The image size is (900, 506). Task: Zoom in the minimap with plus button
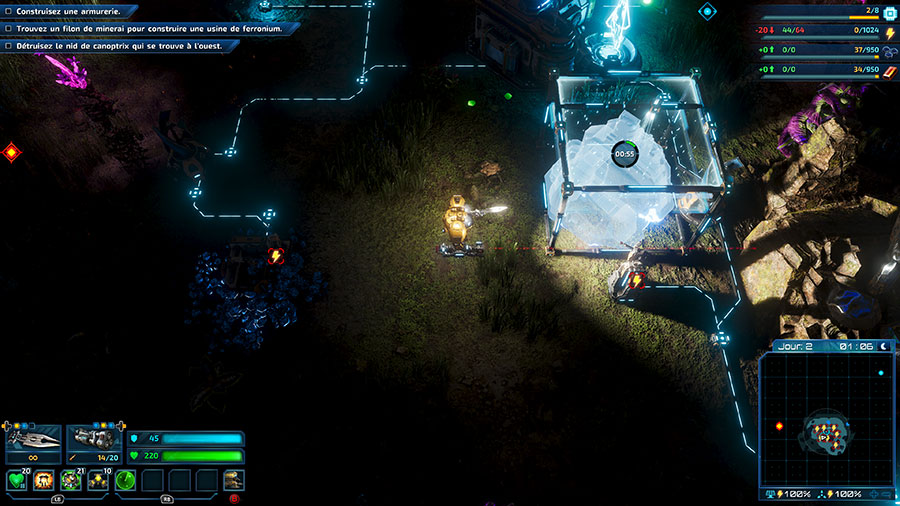873,494
